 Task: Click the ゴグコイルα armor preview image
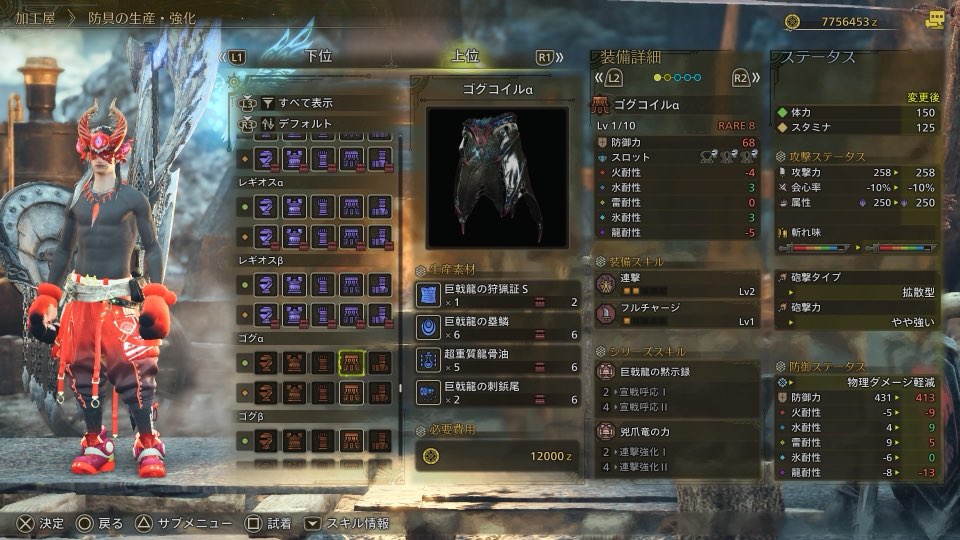497,177
